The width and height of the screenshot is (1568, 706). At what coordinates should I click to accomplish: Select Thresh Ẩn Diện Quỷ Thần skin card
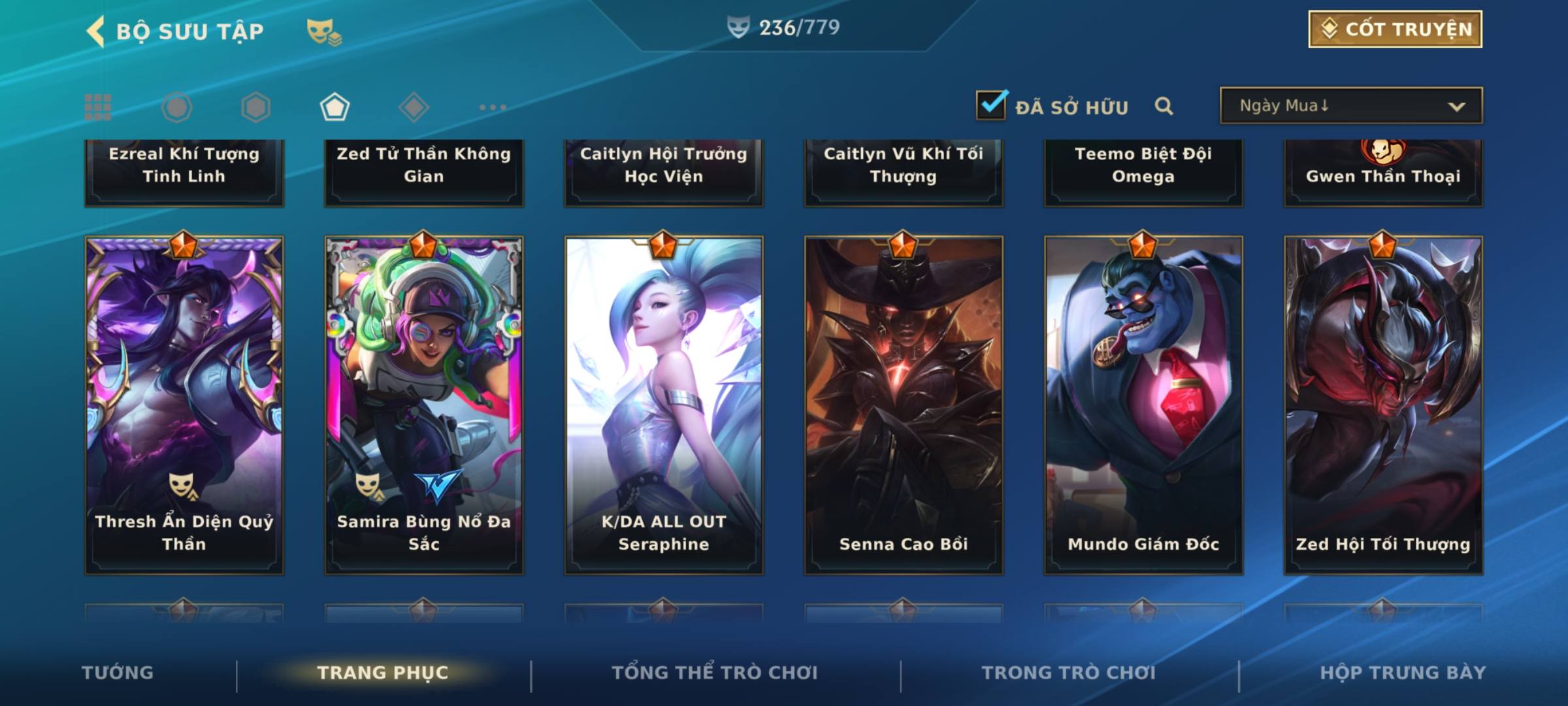[x=184, y=405]
